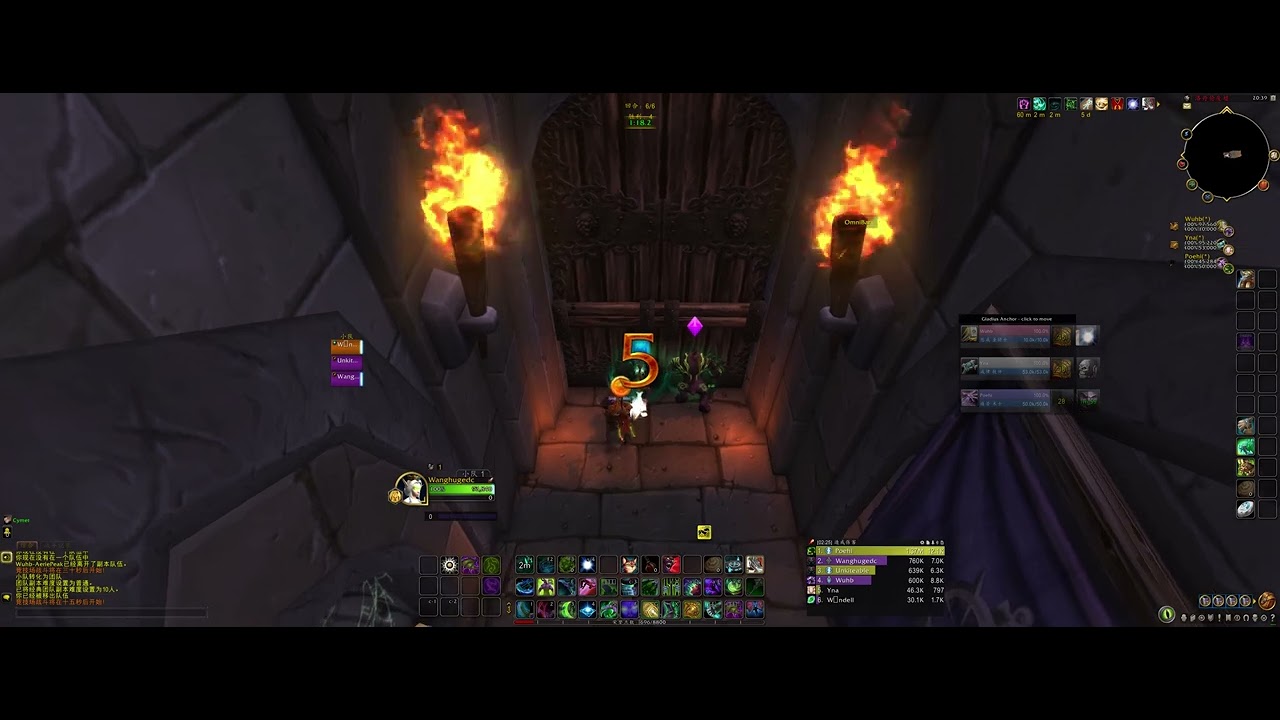Activate the green crescent moon ability
Screen dimensions: 1280x720
(566, 609)
